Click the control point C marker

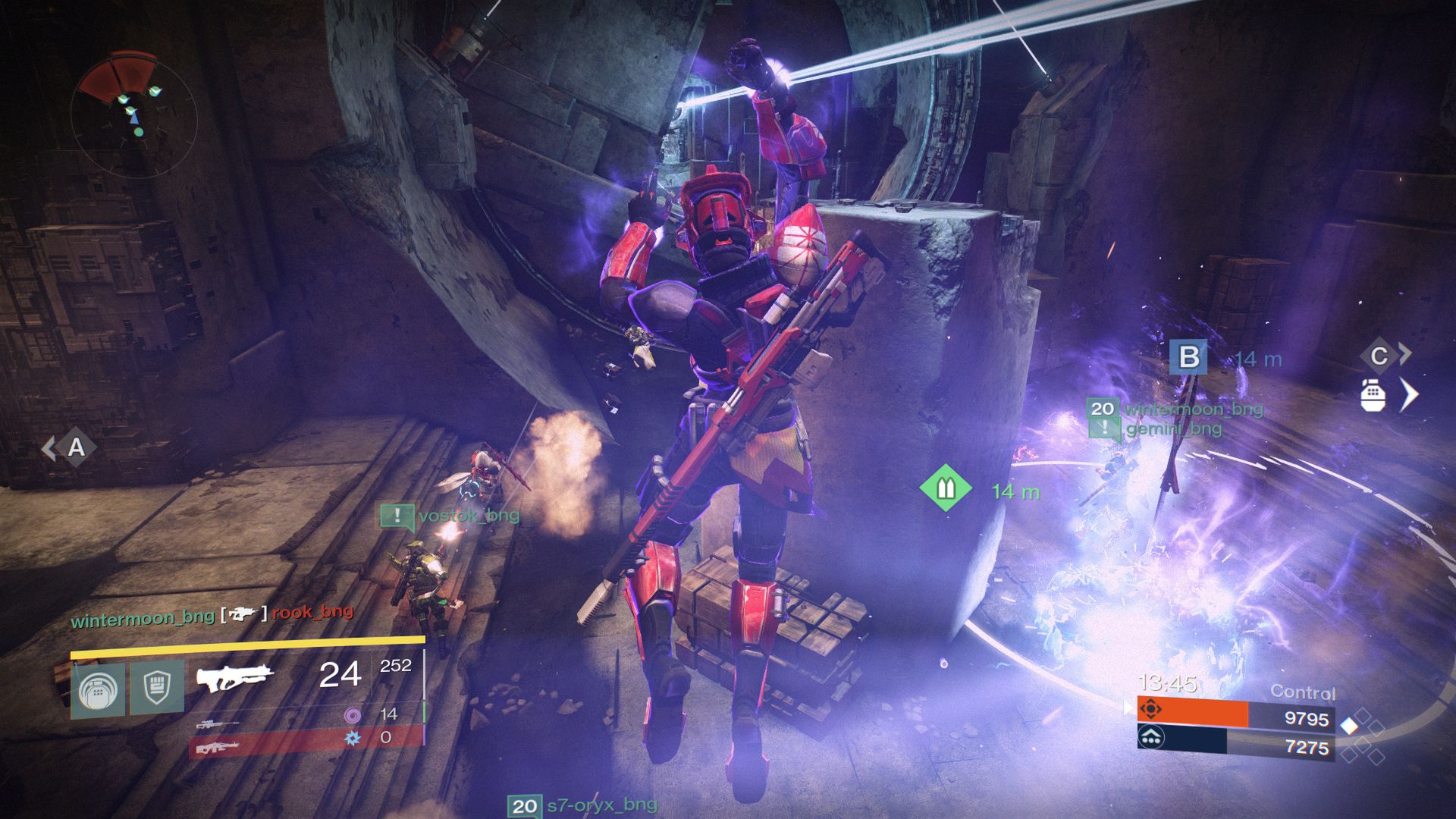coord(1380,355)
